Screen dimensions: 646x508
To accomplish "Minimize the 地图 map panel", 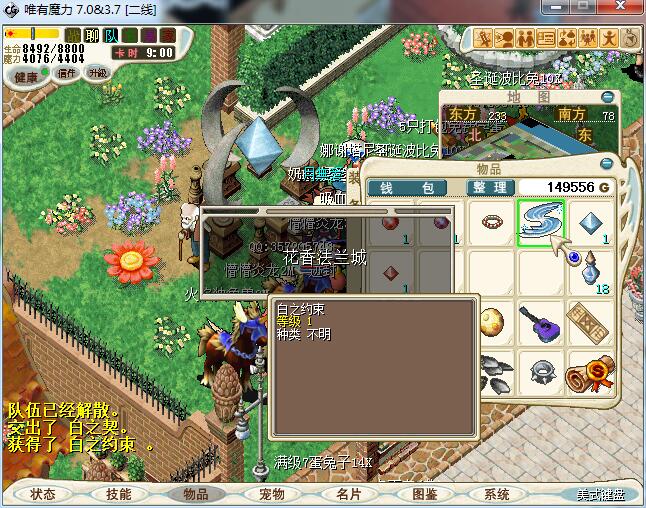I will tap(607, 97).
